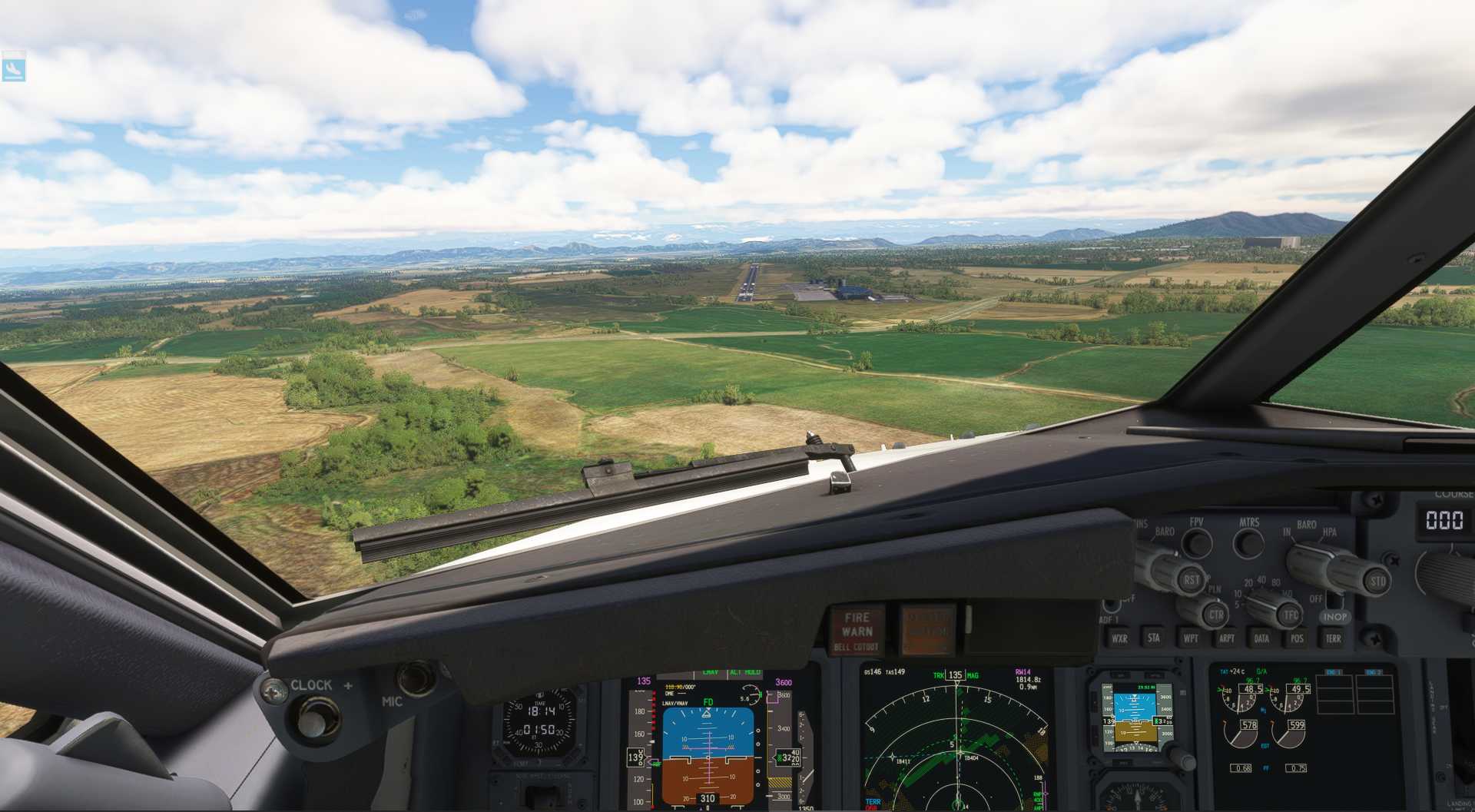The width and height of the screenshot is (1475, 812).
Task: Toggle the TERR terrain display button
Action: pyautogui.click(x=1334, y=638)
